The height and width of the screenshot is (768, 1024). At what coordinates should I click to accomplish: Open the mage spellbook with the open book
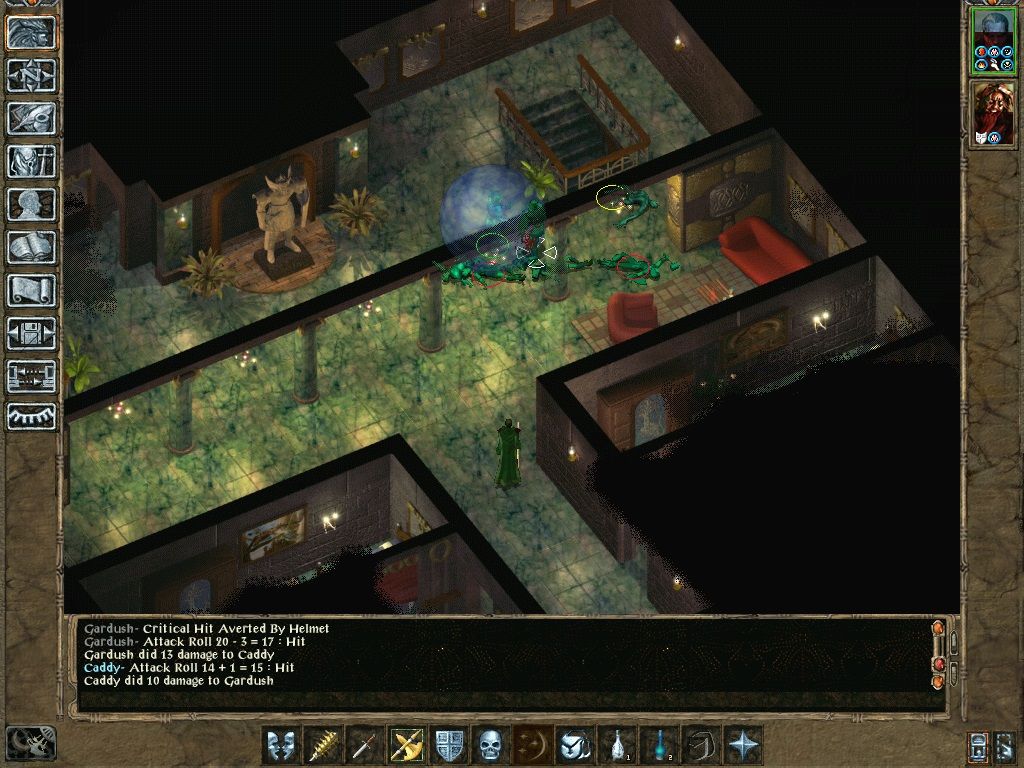pyautogui.click(x=32, y=247)
